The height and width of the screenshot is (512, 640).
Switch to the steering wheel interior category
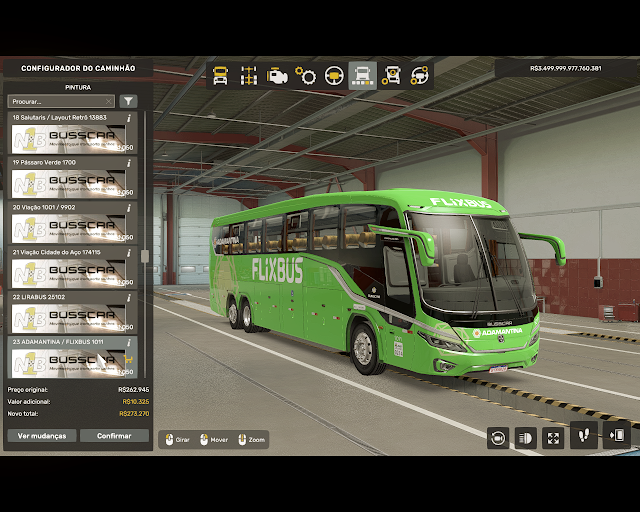(x=334, y=75)
